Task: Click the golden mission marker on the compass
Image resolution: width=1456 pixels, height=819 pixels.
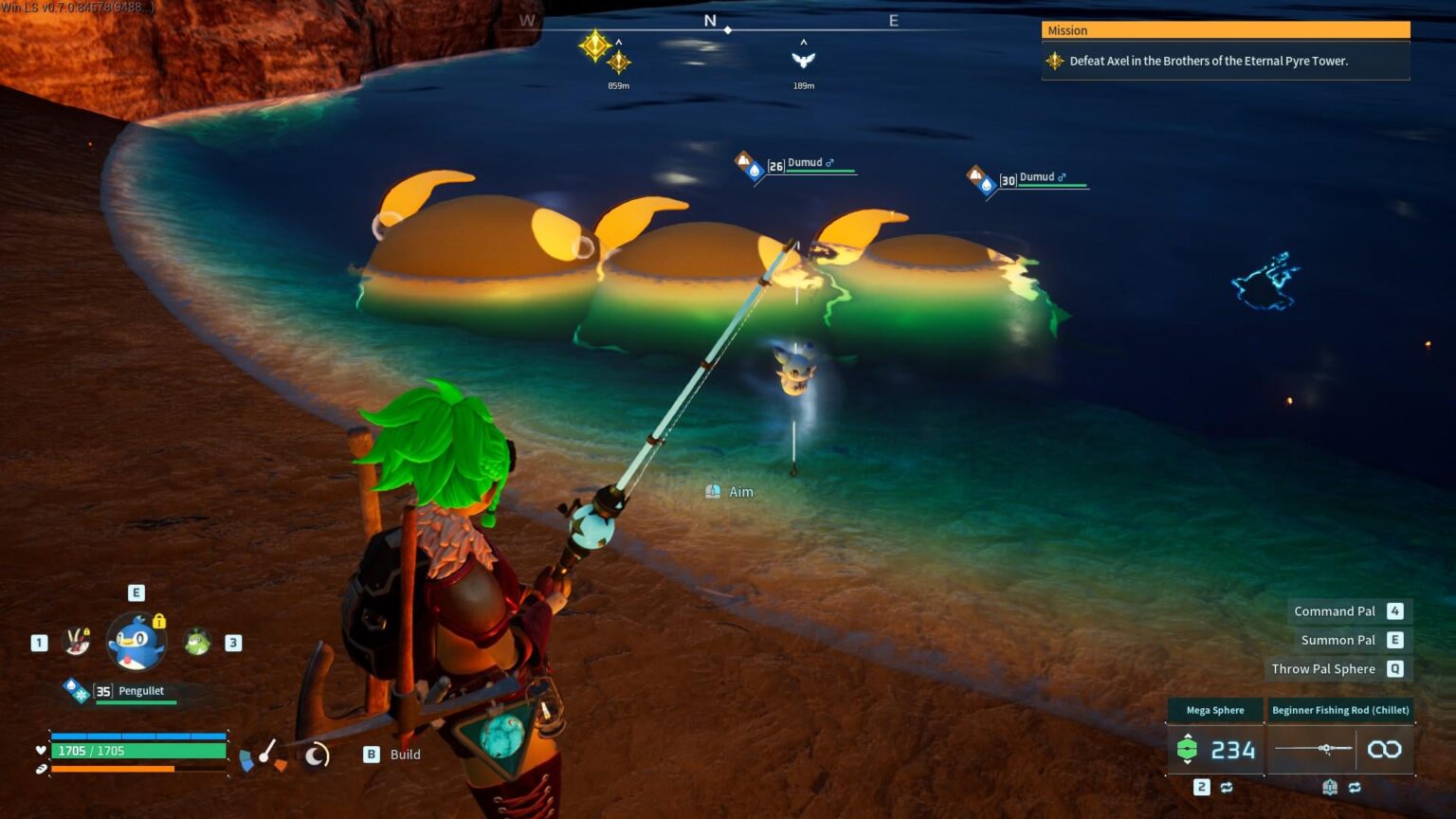Action: 595,45
